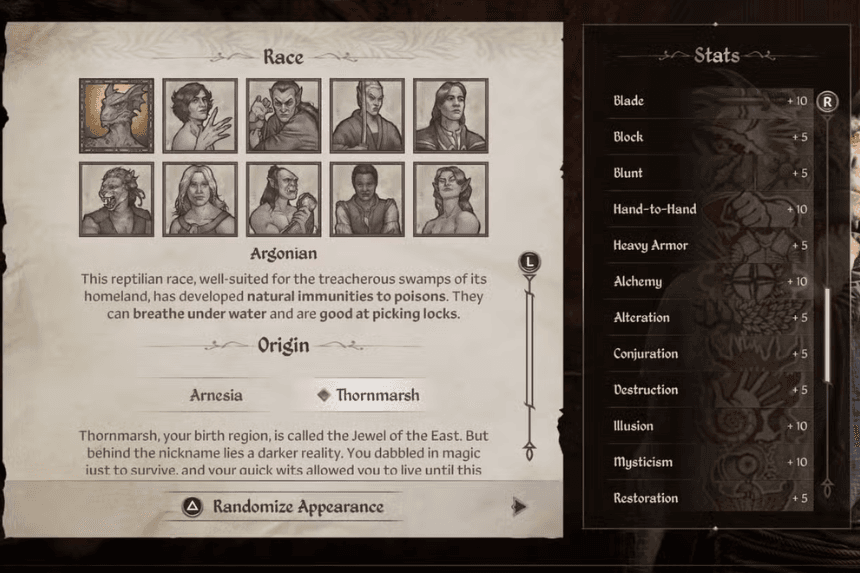The width and height of the screenshot is (860, 573).
Task: Choose the Thornmarsh origin
Action: (368, 395)
